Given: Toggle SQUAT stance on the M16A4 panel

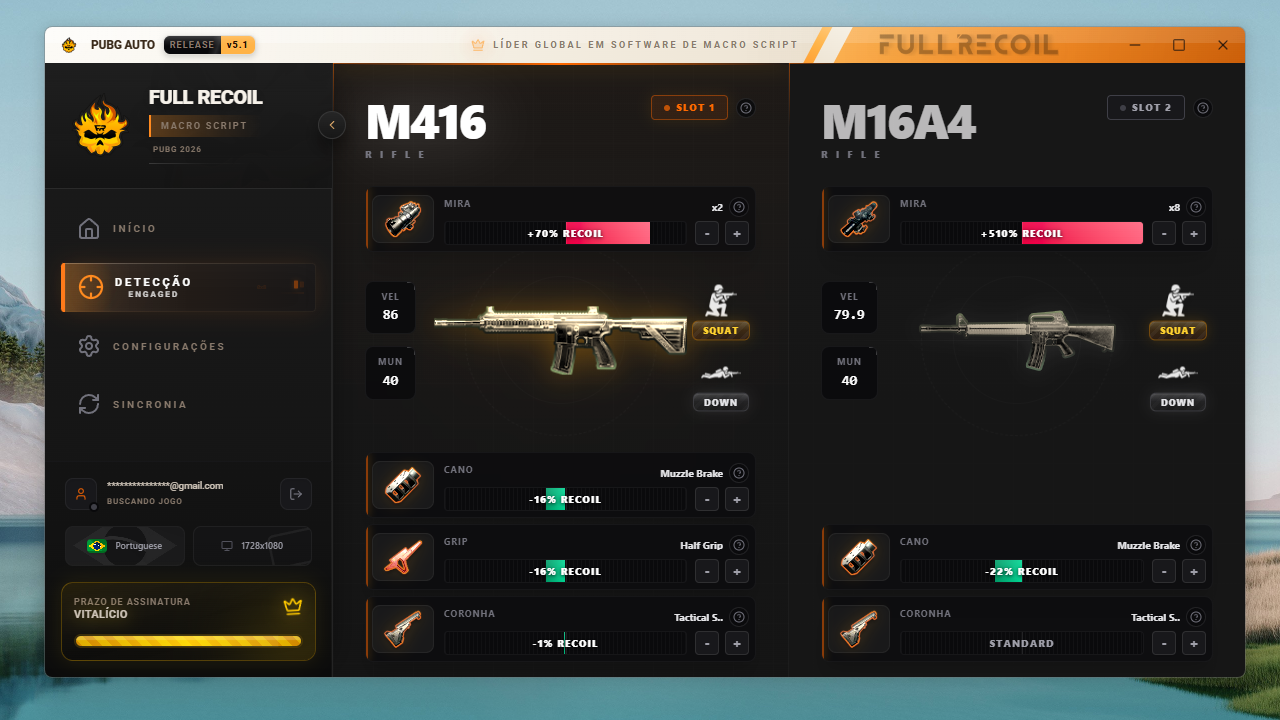Looking at the screenshot, I should (1177, 330).
